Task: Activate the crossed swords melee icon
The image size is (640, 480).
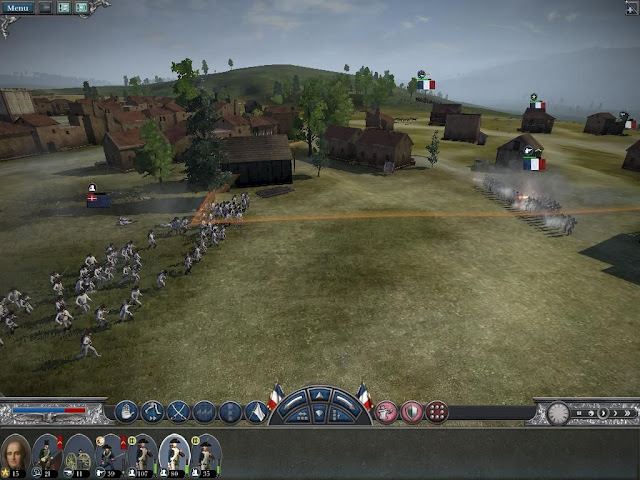Action: [x=178, y=411]
